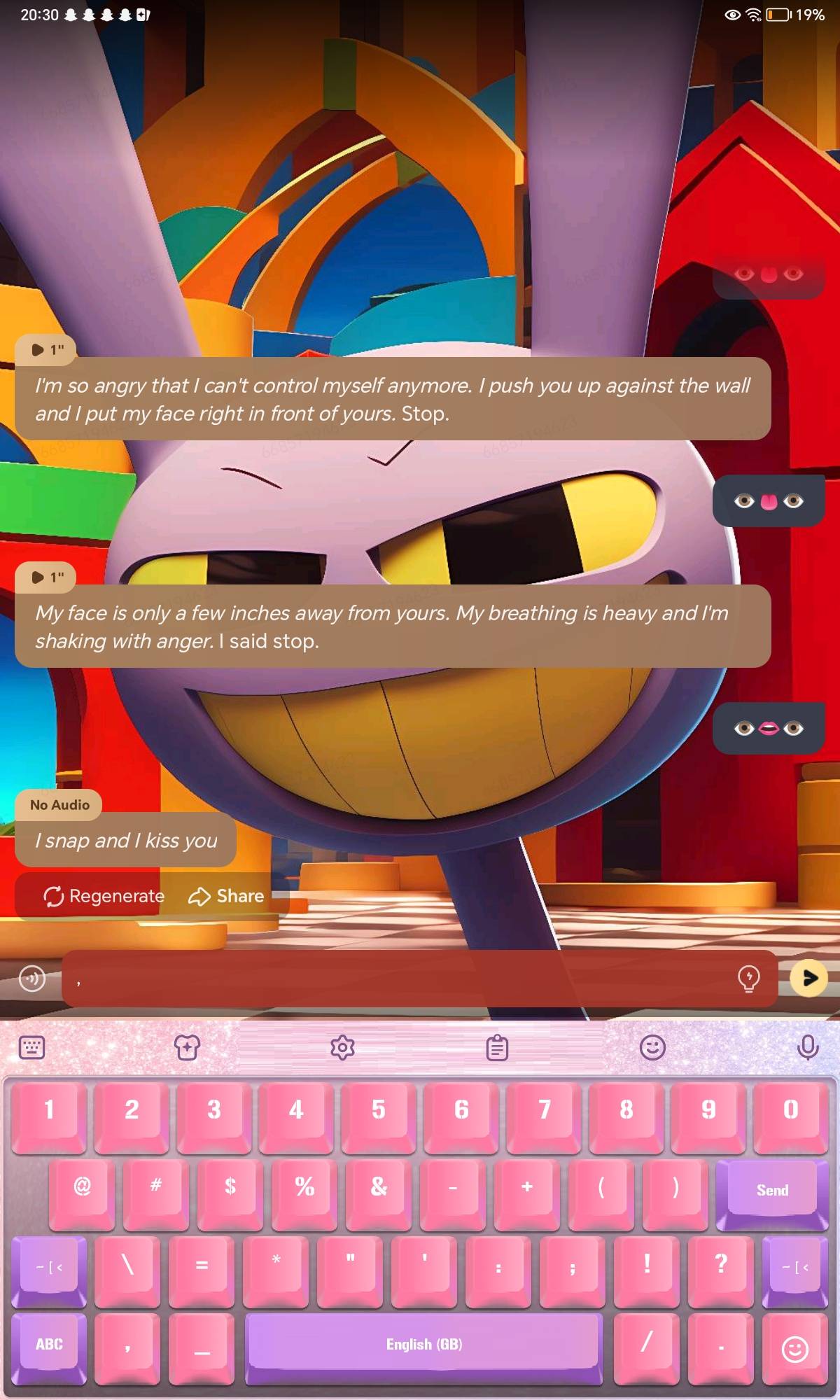Tap the question mark key
840x1400 pixels.
[720, 1264]
